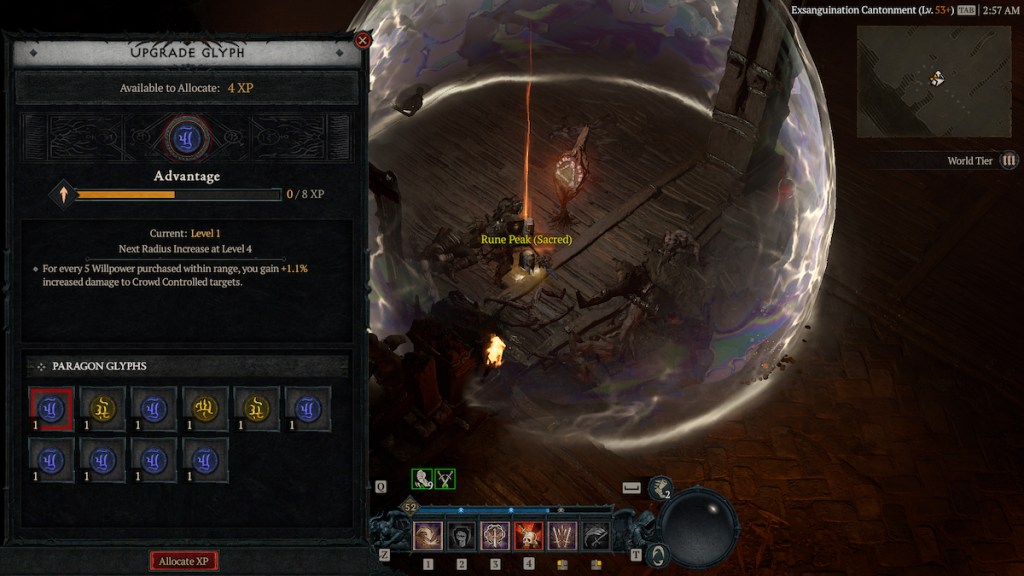Click the Allocate XP button
The width and height of the screenshot is (1024, 576).
tap(184, 561)
